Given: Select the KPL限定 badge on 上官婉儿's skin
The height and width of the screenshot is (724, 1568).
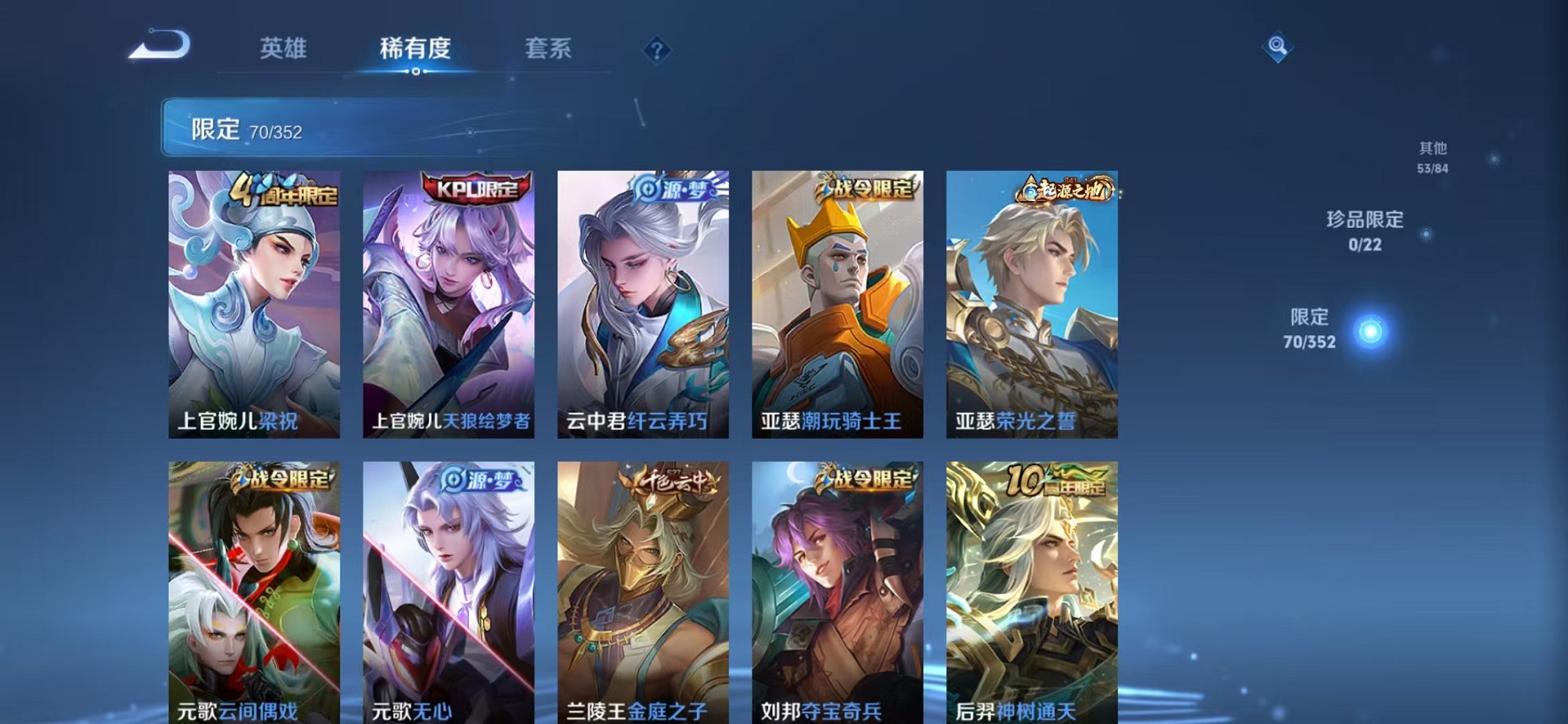Looking at the screenshot, I should (x=470, y=189).
